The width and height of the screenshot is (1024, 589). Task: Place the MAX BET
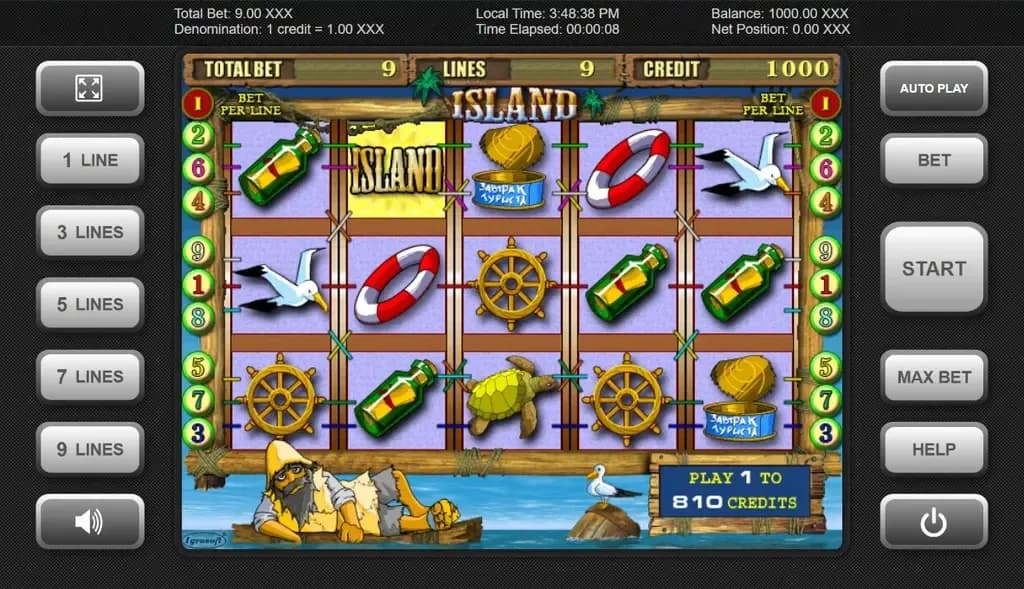(x=933, y=377)
